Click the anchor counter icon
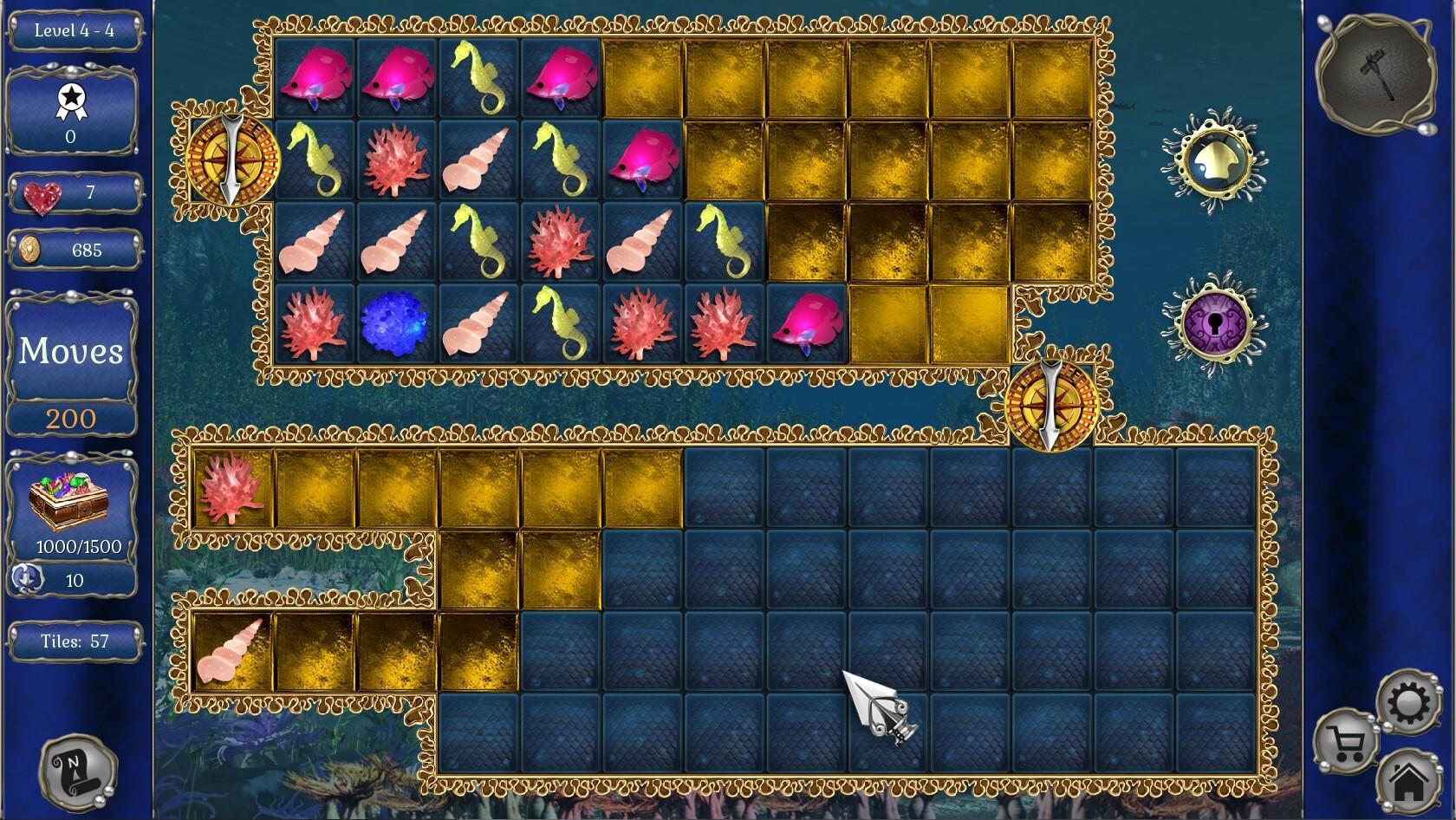 click(26, 579)
